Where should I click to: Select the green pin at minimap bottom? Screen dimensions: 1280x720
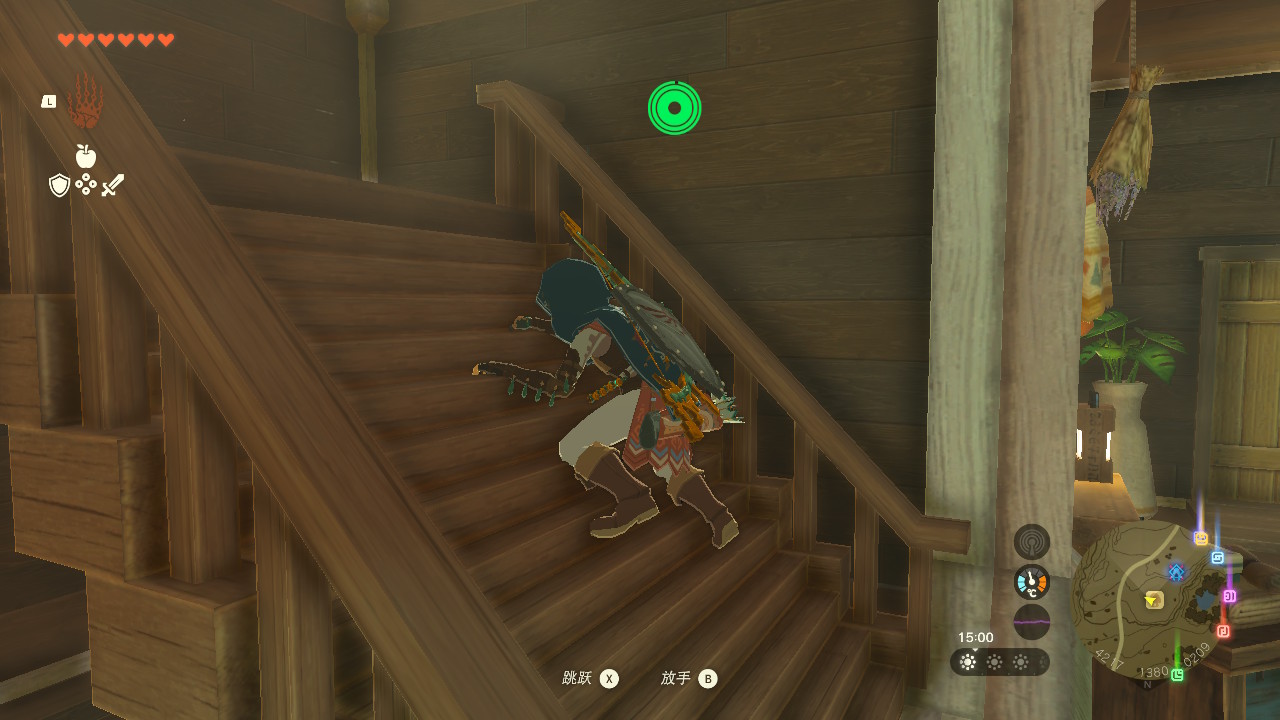(1177, 675)
